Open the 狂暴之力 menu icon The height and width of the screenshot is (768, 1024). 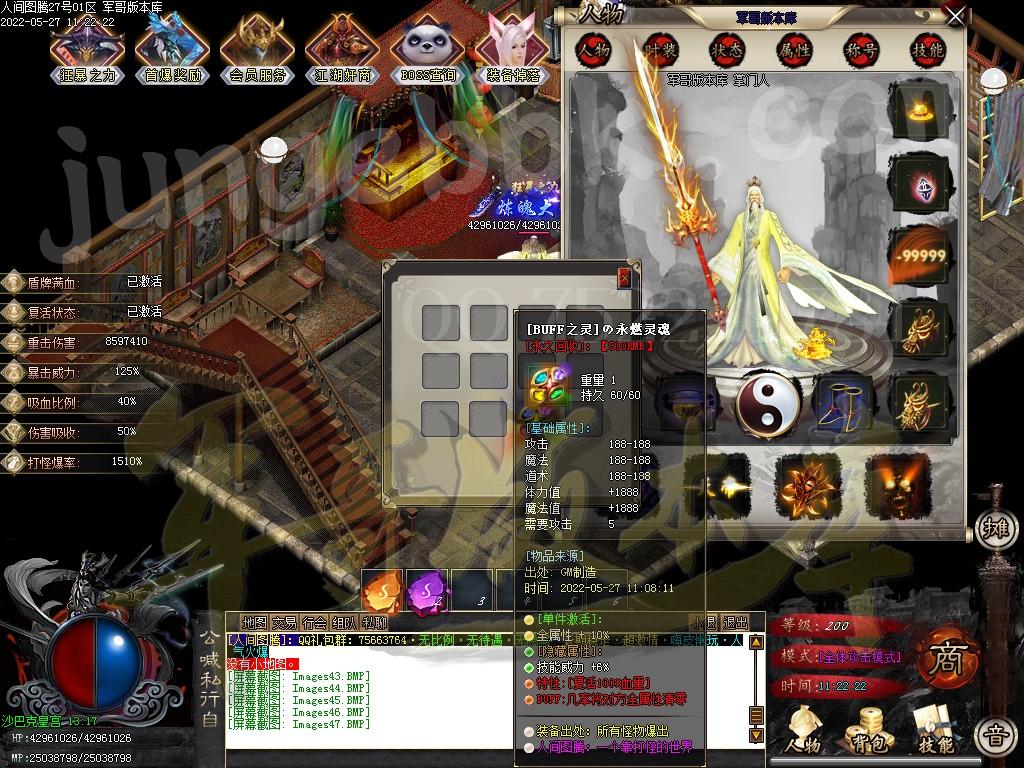pos(88,46)
